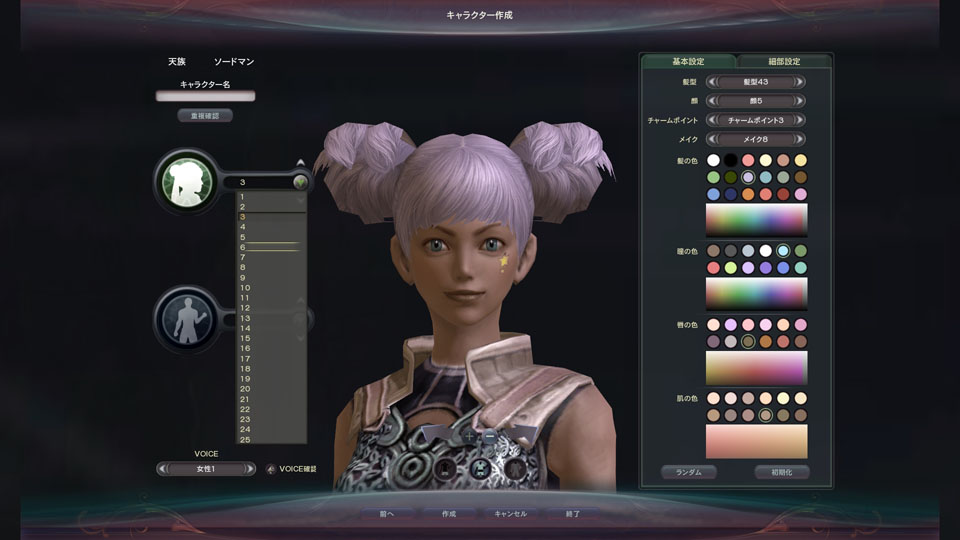The width and height of the screenshot is (960, 540).
Task: Select the body preset silhouette icon
Action: [x=186, y=319]
